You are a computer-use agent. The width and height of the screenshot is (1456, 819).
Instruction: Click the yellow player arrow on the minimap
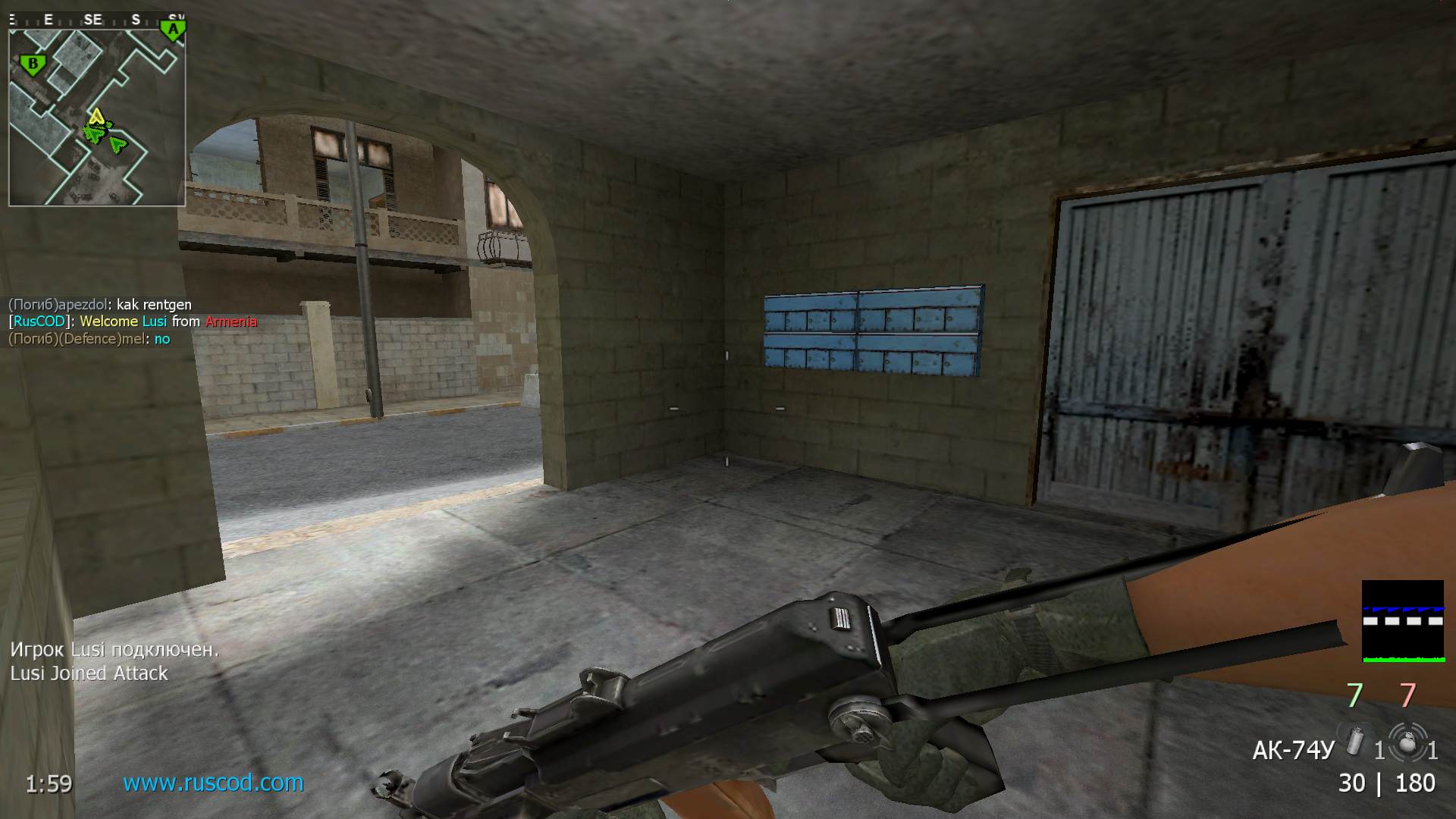tap(96, 117)
